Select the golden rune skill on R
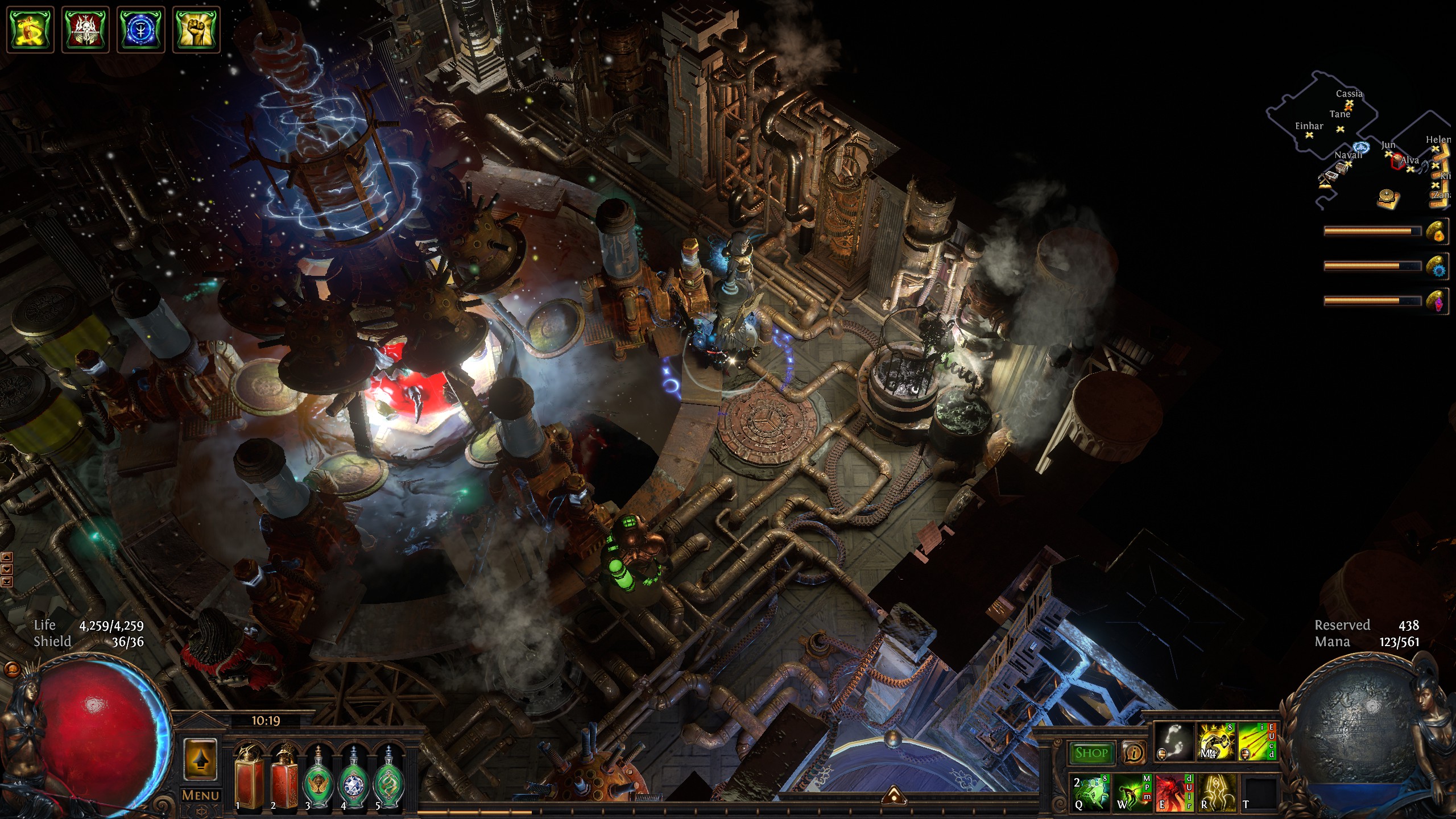The image size is (1456, 819). [x=1216, y=792]
